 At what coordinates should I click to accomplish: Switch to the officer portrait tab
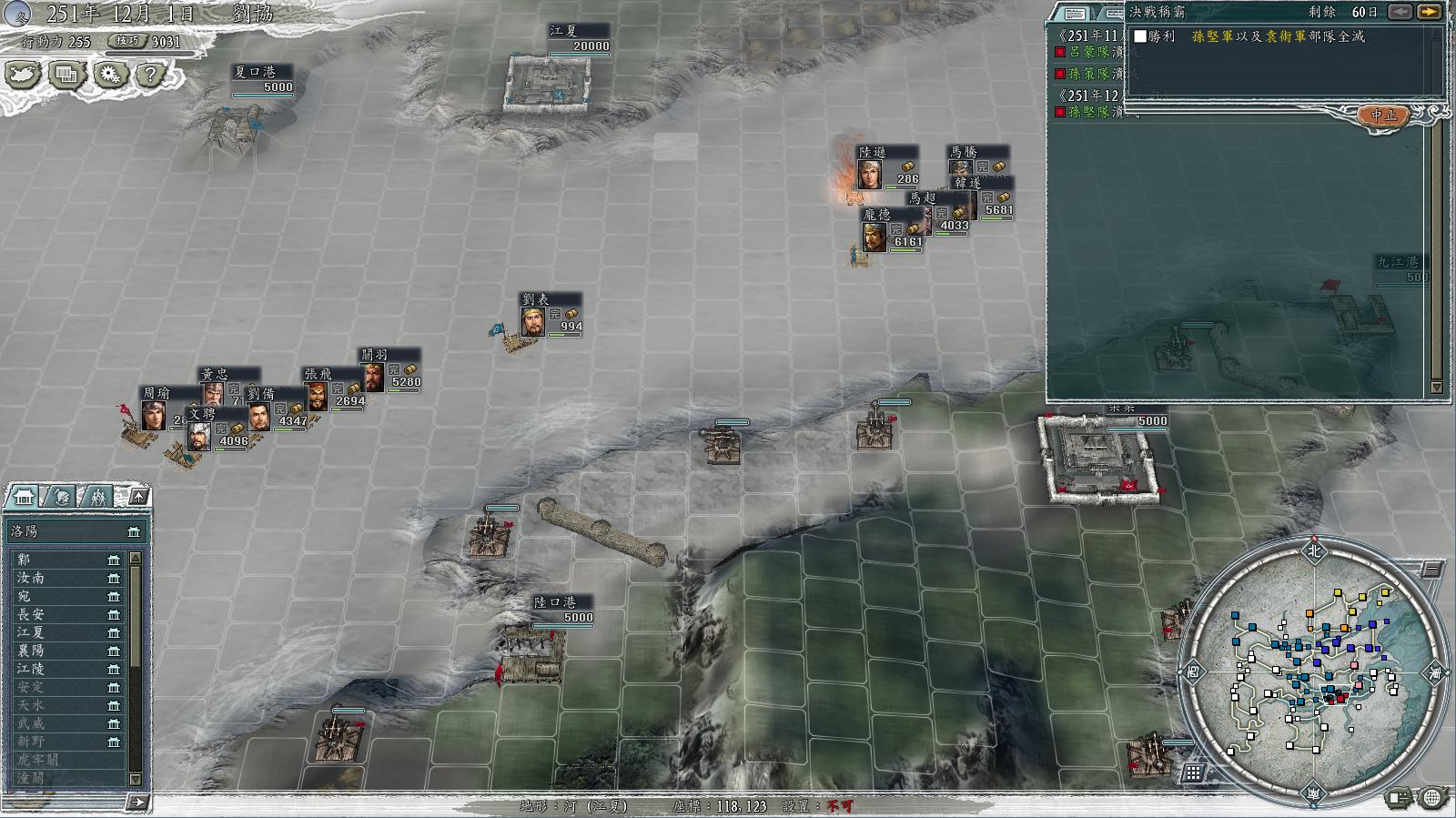point(60,497)
